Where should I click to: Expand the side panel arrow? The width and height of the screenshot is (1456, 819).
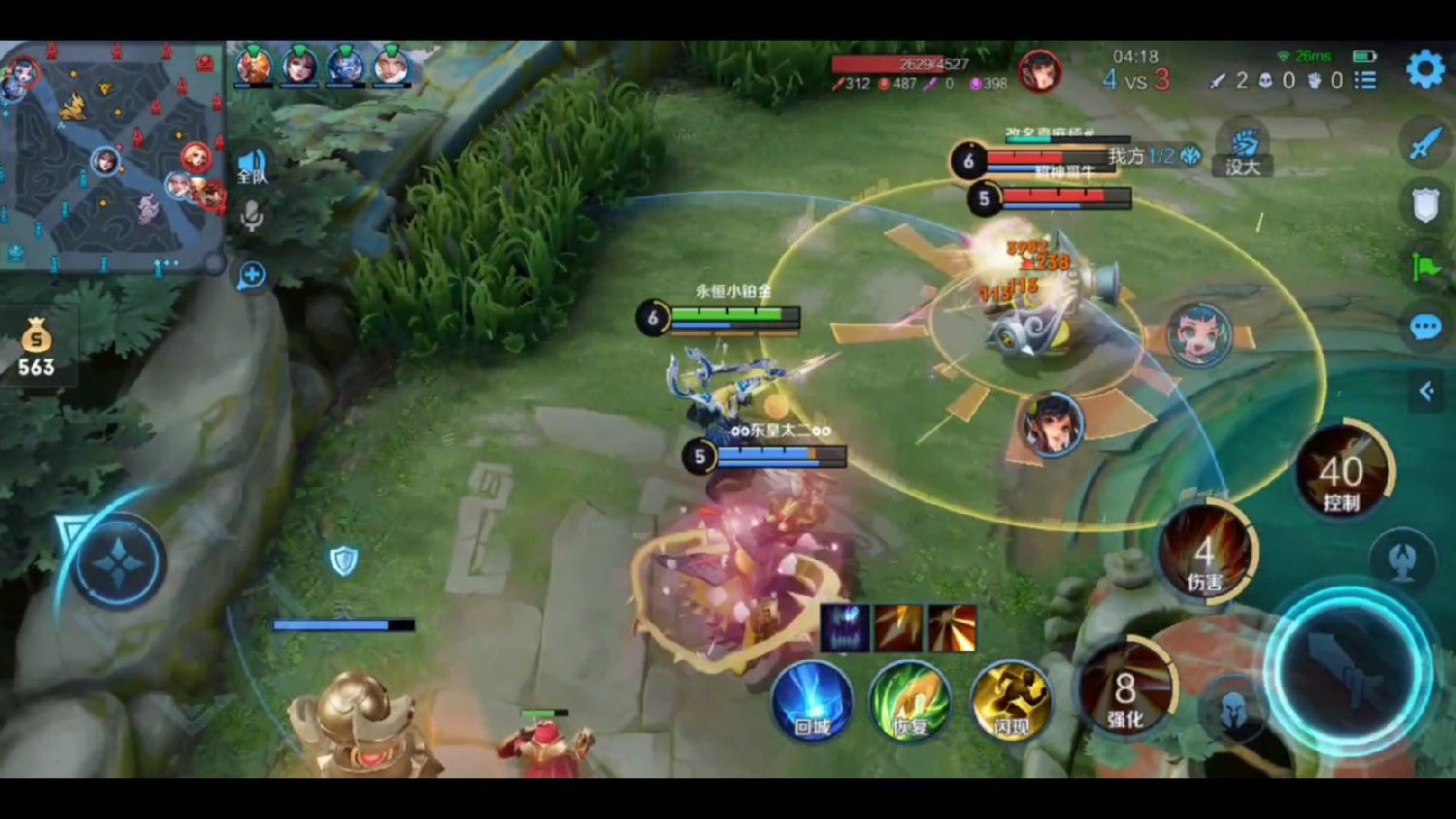pyautogui.click(x=1426, y=391)
